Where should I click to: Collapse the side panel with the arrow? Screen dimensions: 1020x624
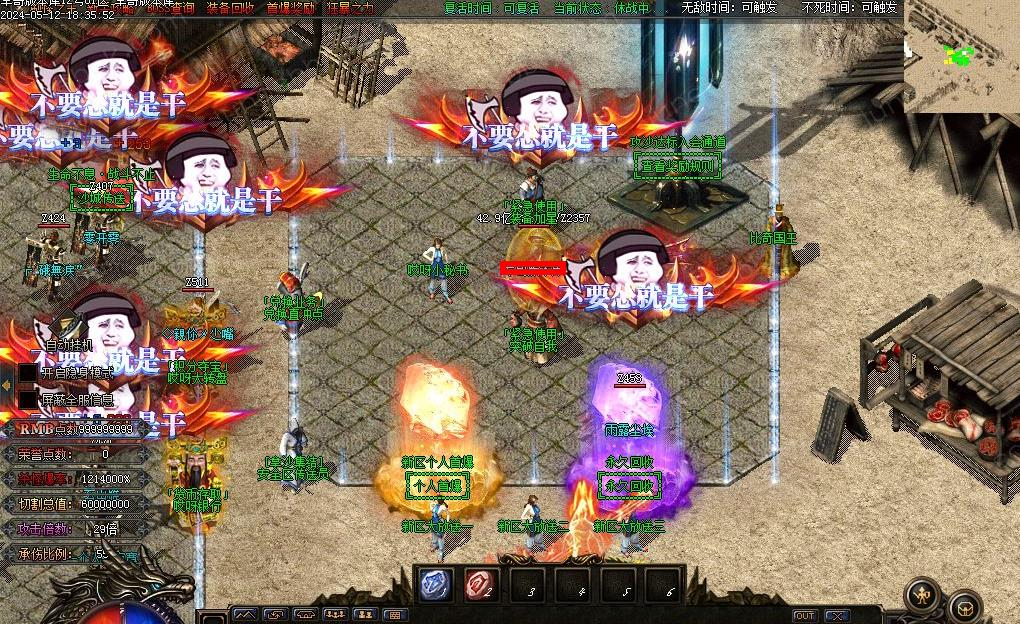pyautogui.click(x=7, y=386)
